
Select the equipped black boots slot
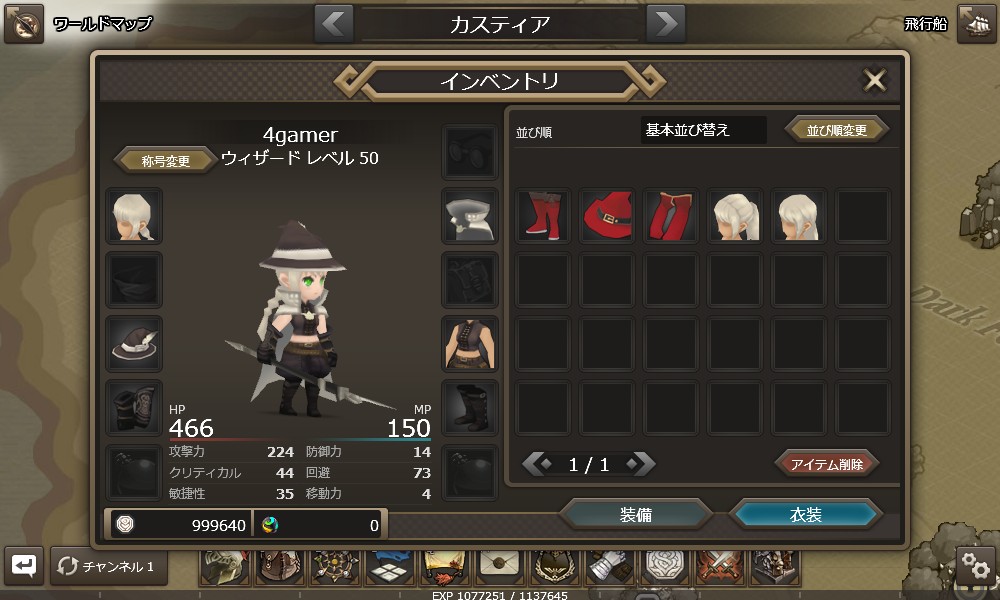470,406
